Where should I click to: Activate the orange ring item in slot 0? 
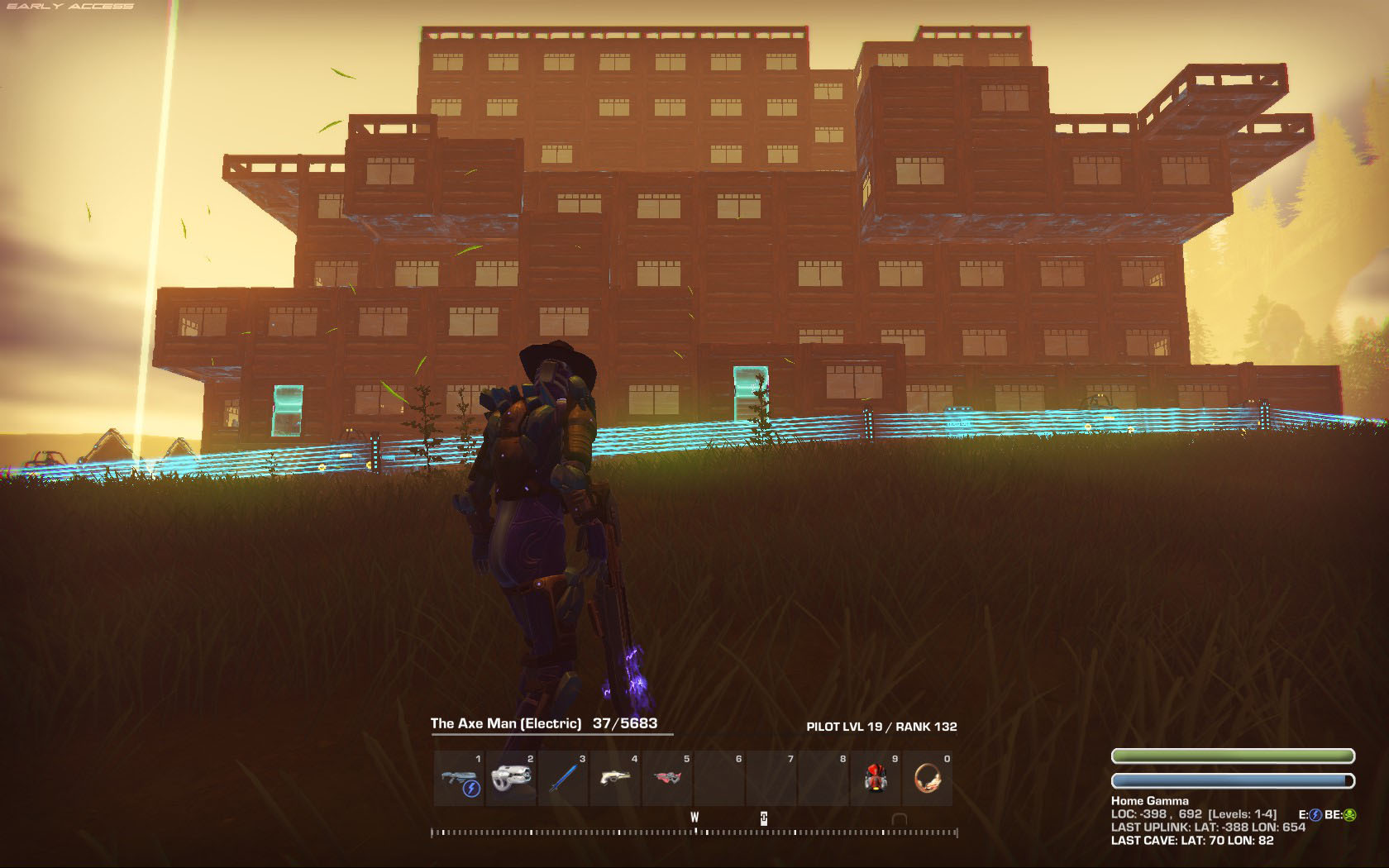pos(928,779)
